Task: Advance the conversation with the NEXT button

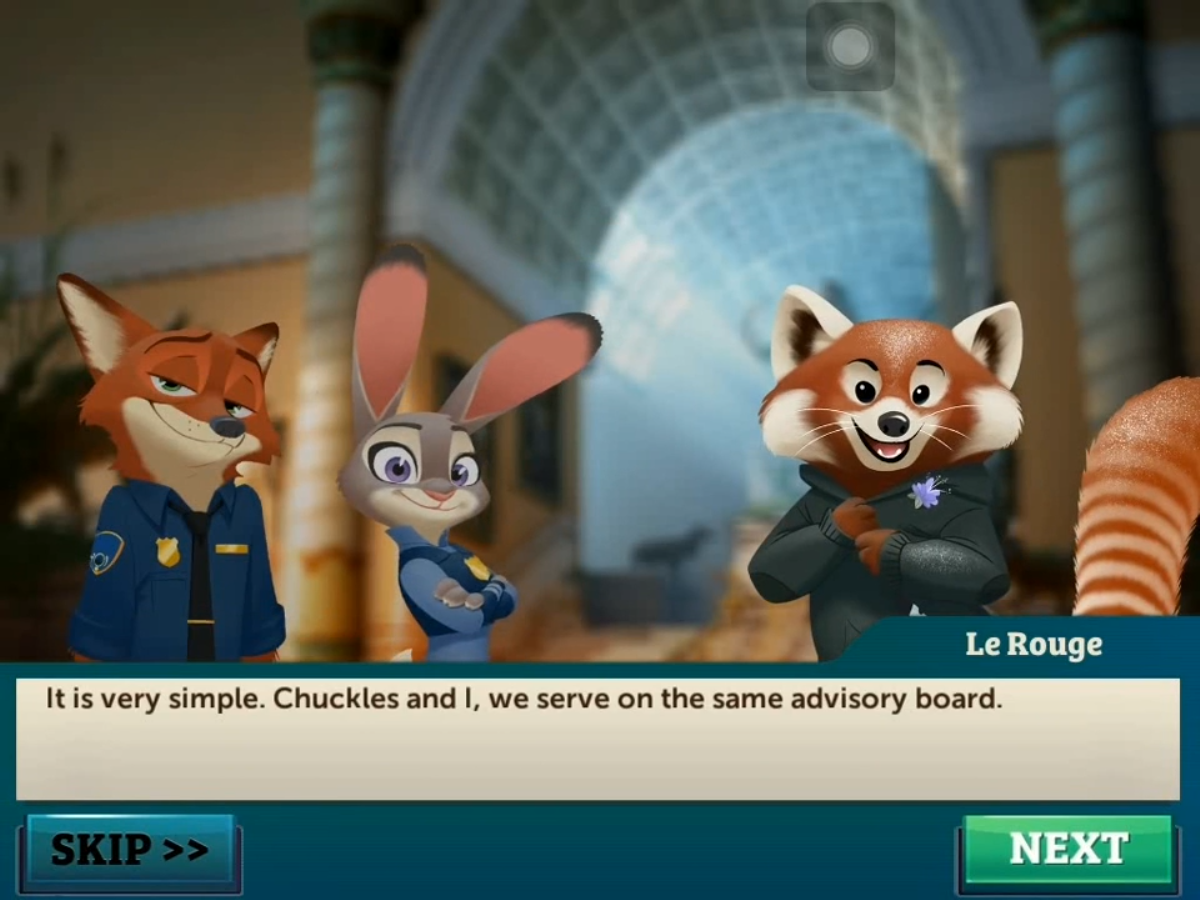Action: pyautogui.click(x=1067, y=849)
